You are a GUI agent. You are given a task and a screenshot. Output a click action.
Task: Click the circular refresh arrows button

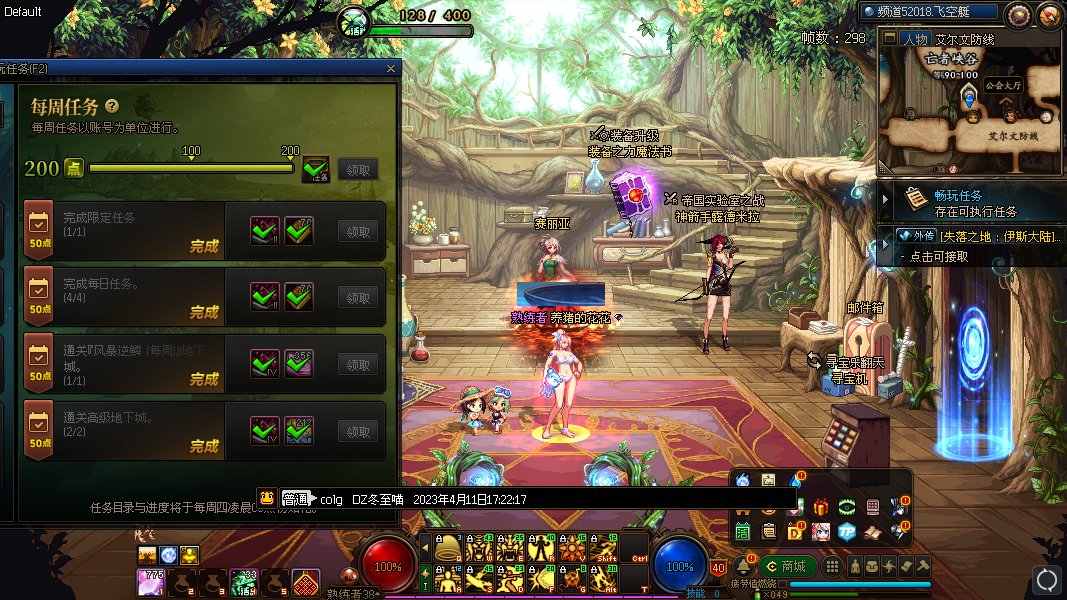(1046, 579)
